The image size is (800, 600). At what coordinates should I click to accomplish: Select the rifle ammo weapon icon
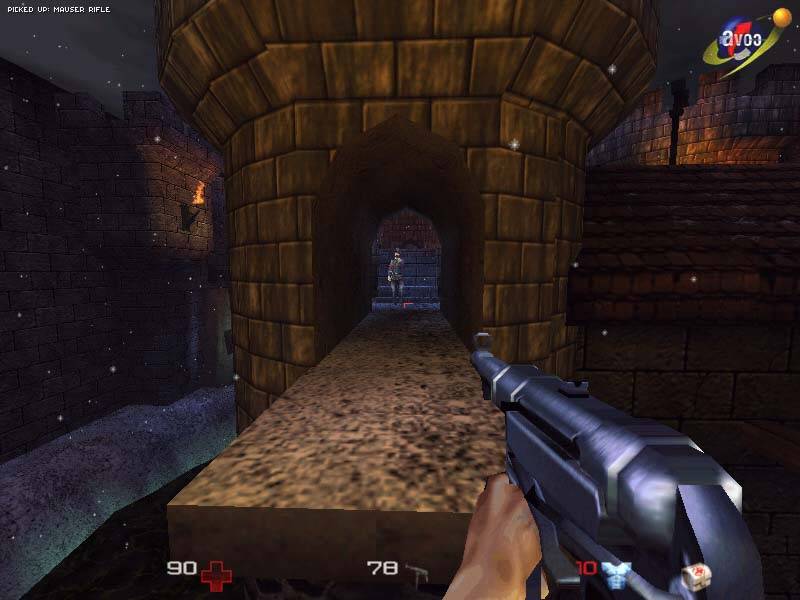click(417, 572)
